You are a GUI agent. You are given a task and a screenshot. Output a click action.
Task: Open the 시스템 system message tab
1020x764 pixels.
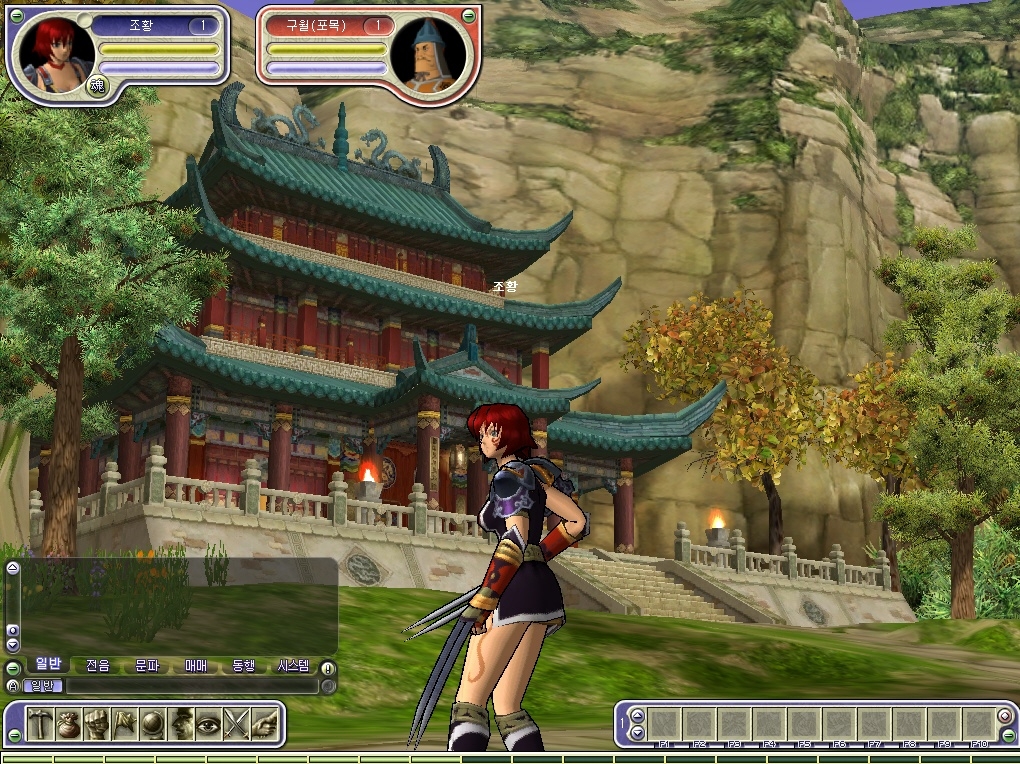[293, 666]
